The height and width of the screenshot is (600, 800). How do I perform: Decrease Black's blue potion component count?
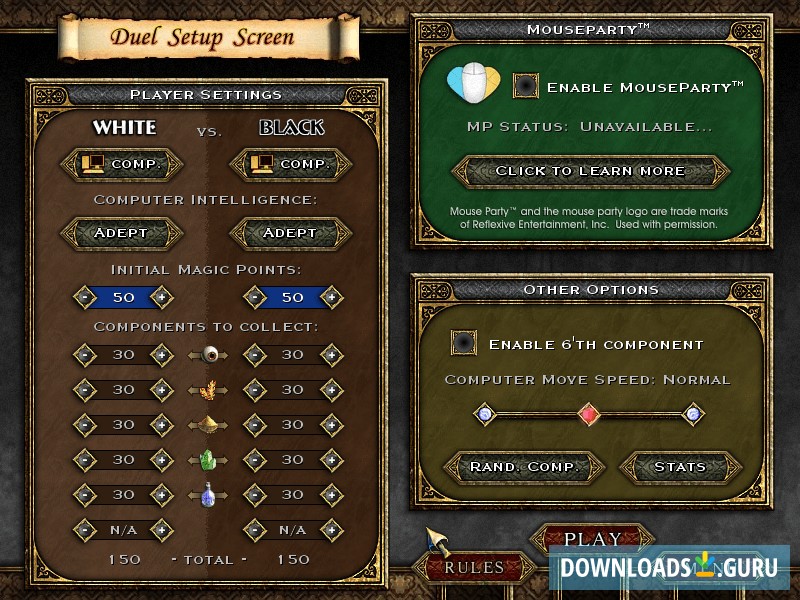[254, 495]
